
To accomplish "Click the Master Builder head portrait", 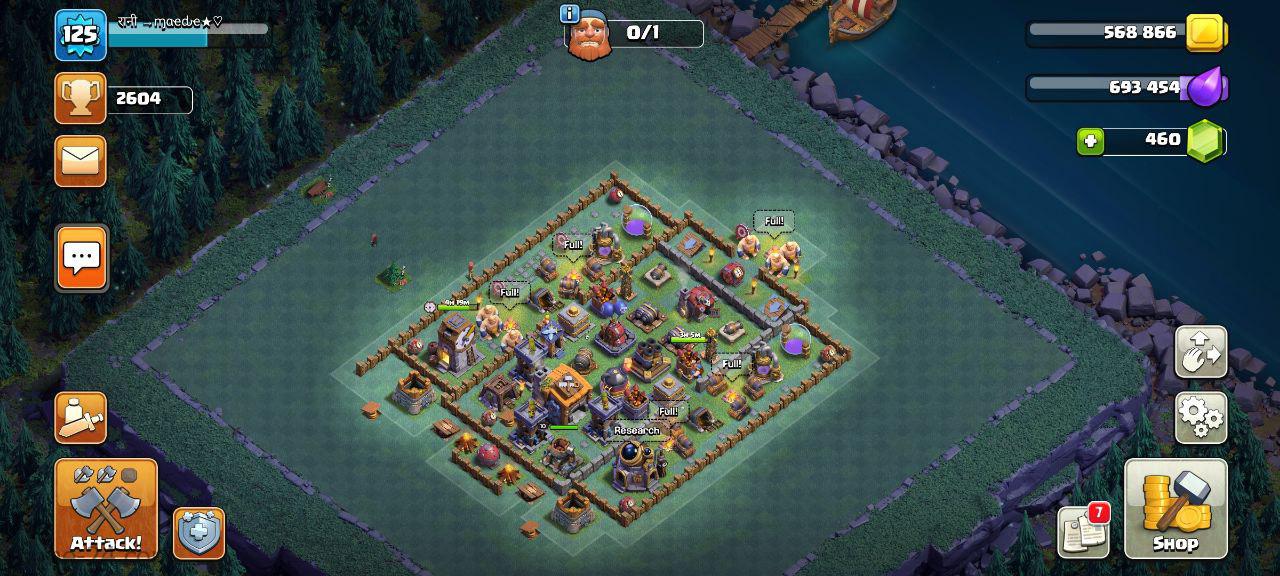I will tap(589, 37).
